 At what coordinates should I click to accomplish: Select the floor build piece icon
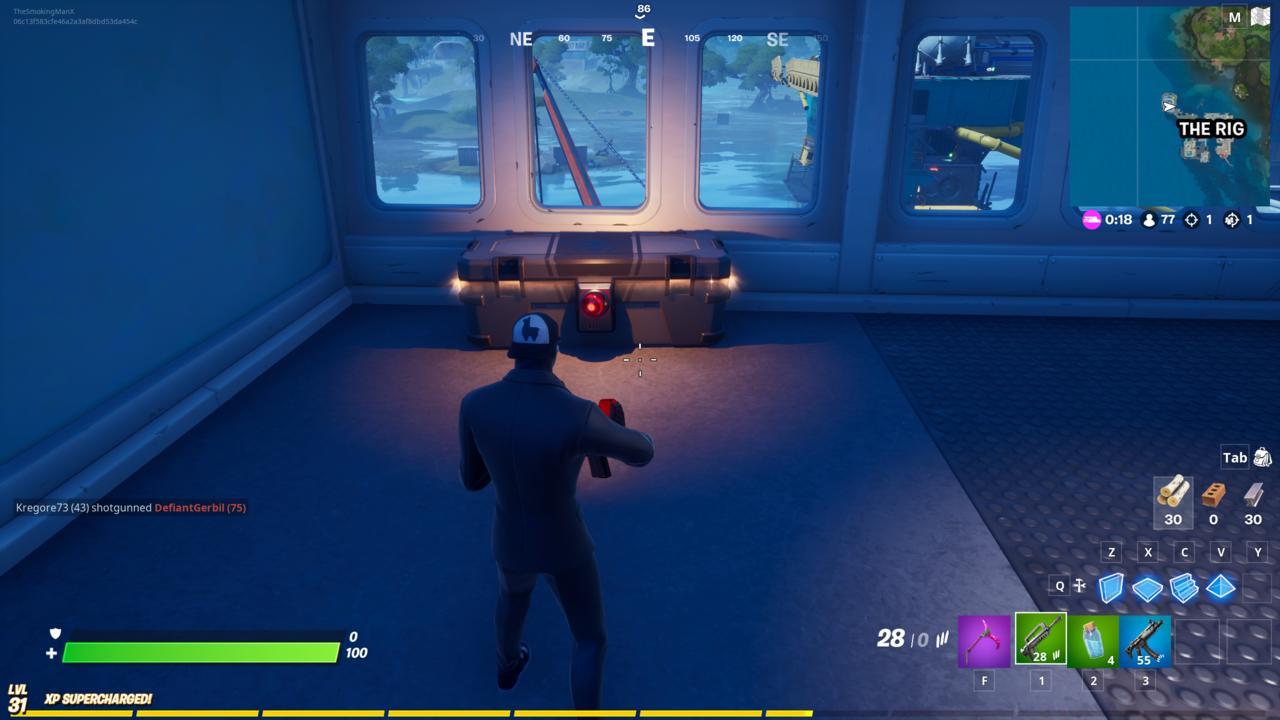tap(1148, 589)
